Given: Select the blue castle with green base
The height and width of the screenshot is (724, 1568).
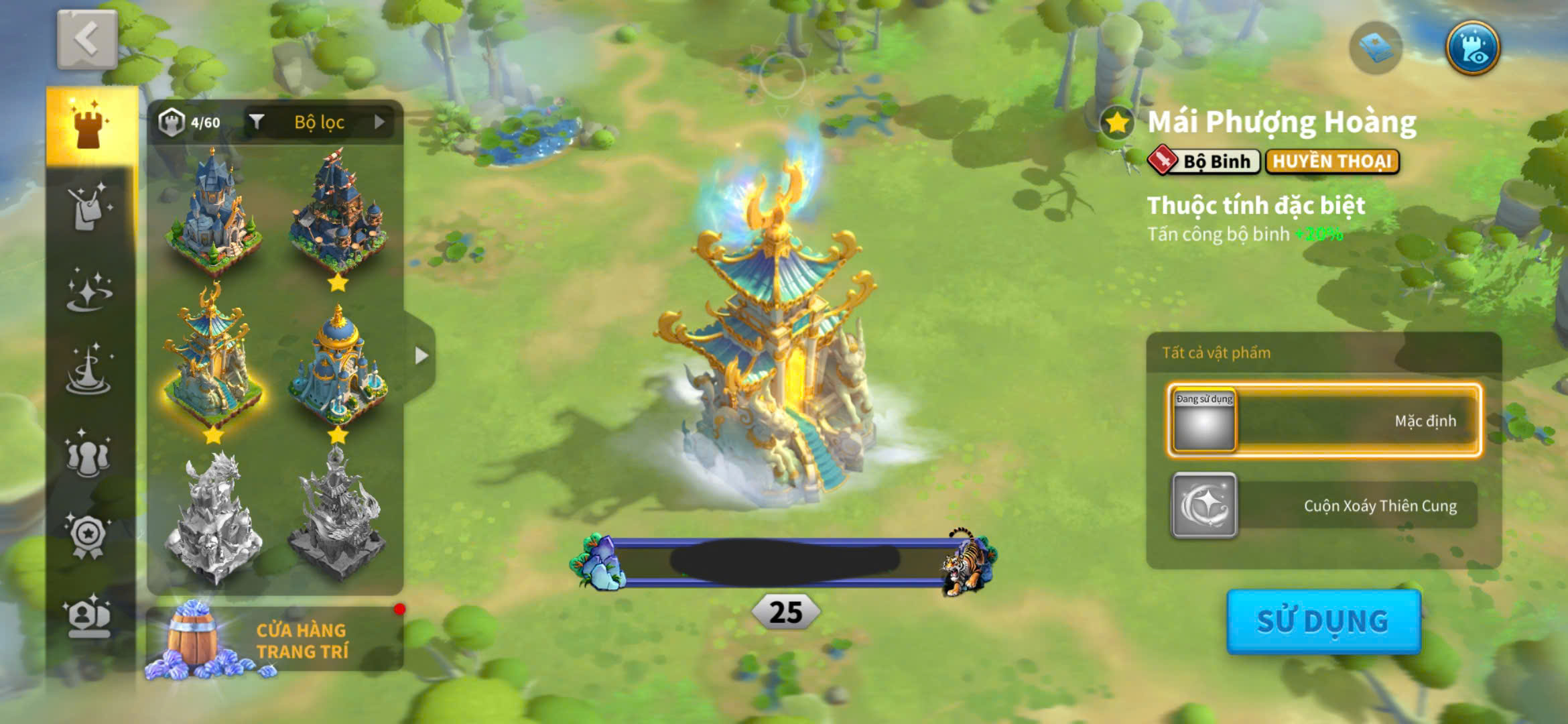Looking at the screenshot, I should pyautogui.click(x=212, y=211).
